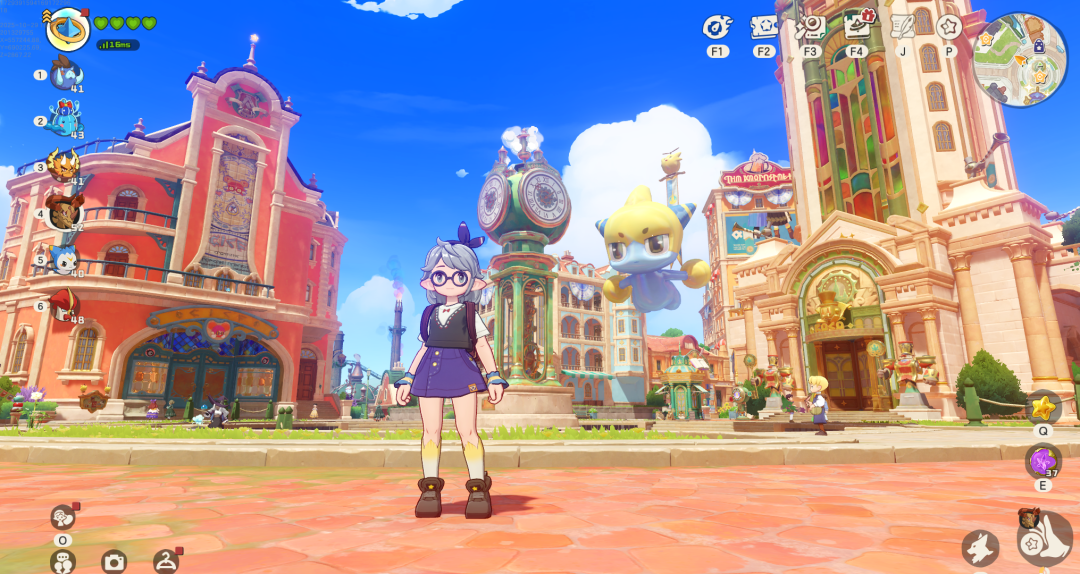Open the circular minimap
1080x574 pixels.
coord(1019,60)
